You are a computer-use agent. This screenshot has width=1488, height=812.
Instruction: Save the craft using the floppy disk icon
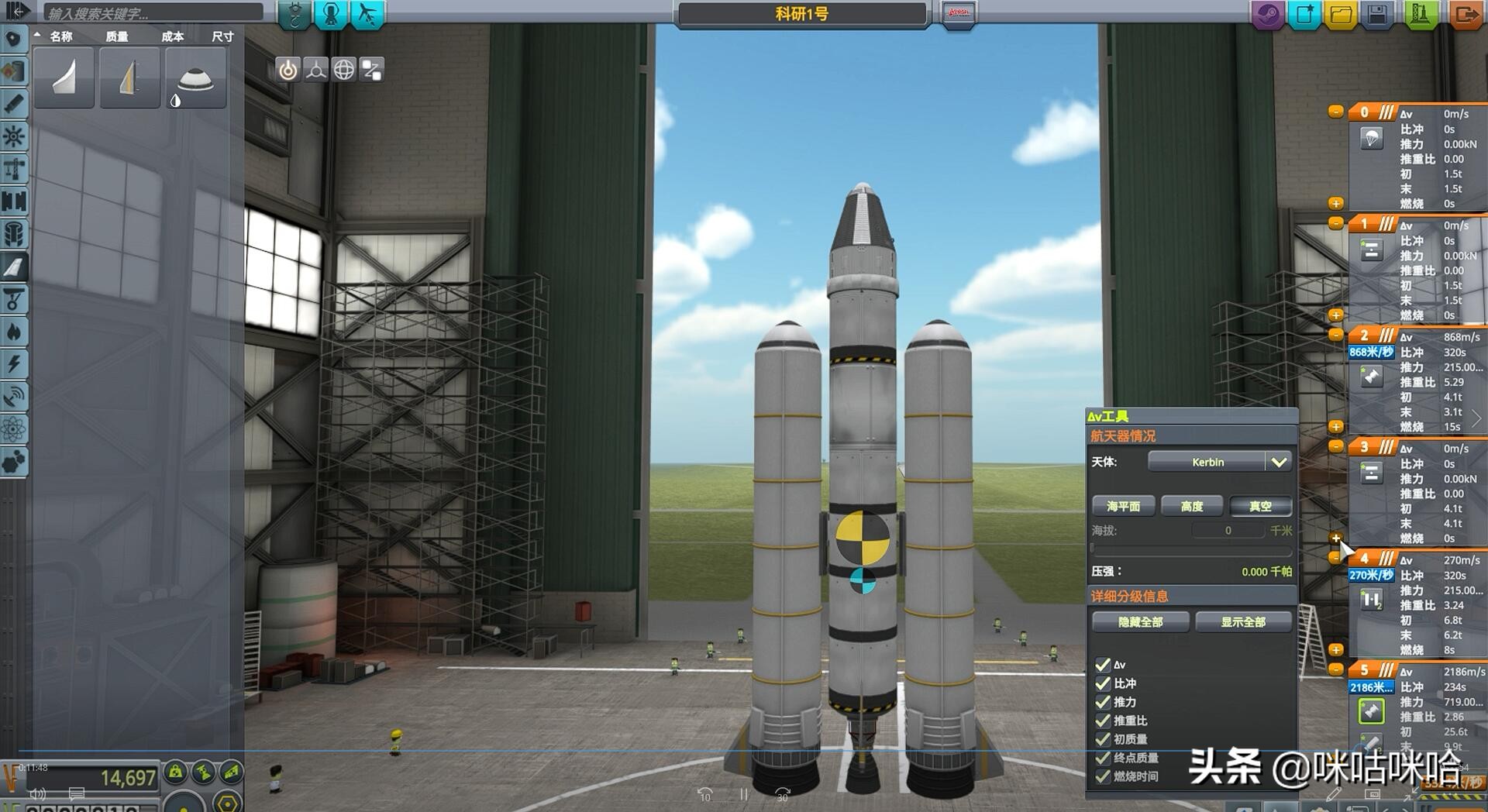tap(1377, 14)
